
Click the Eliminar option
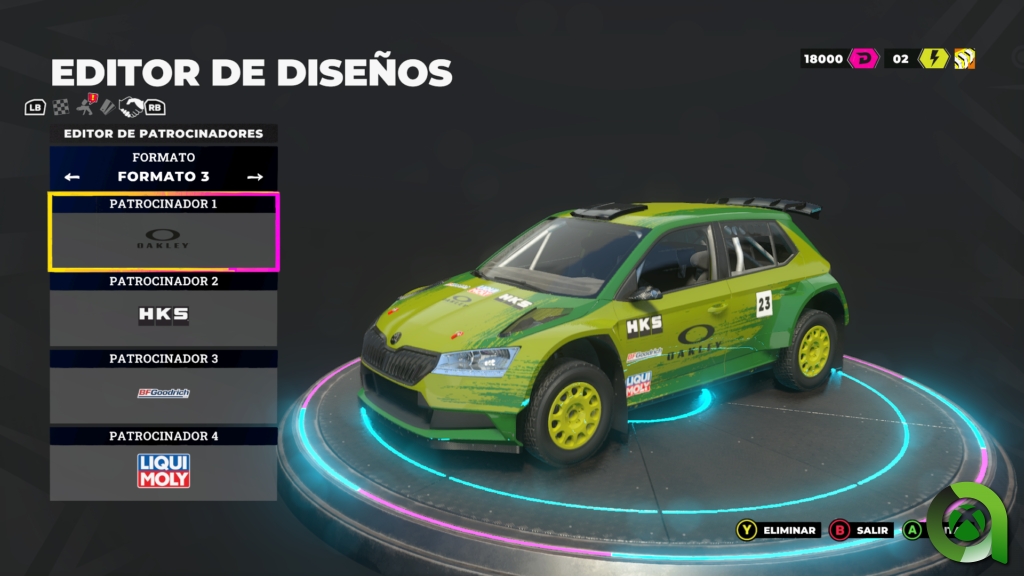(779, 530)
